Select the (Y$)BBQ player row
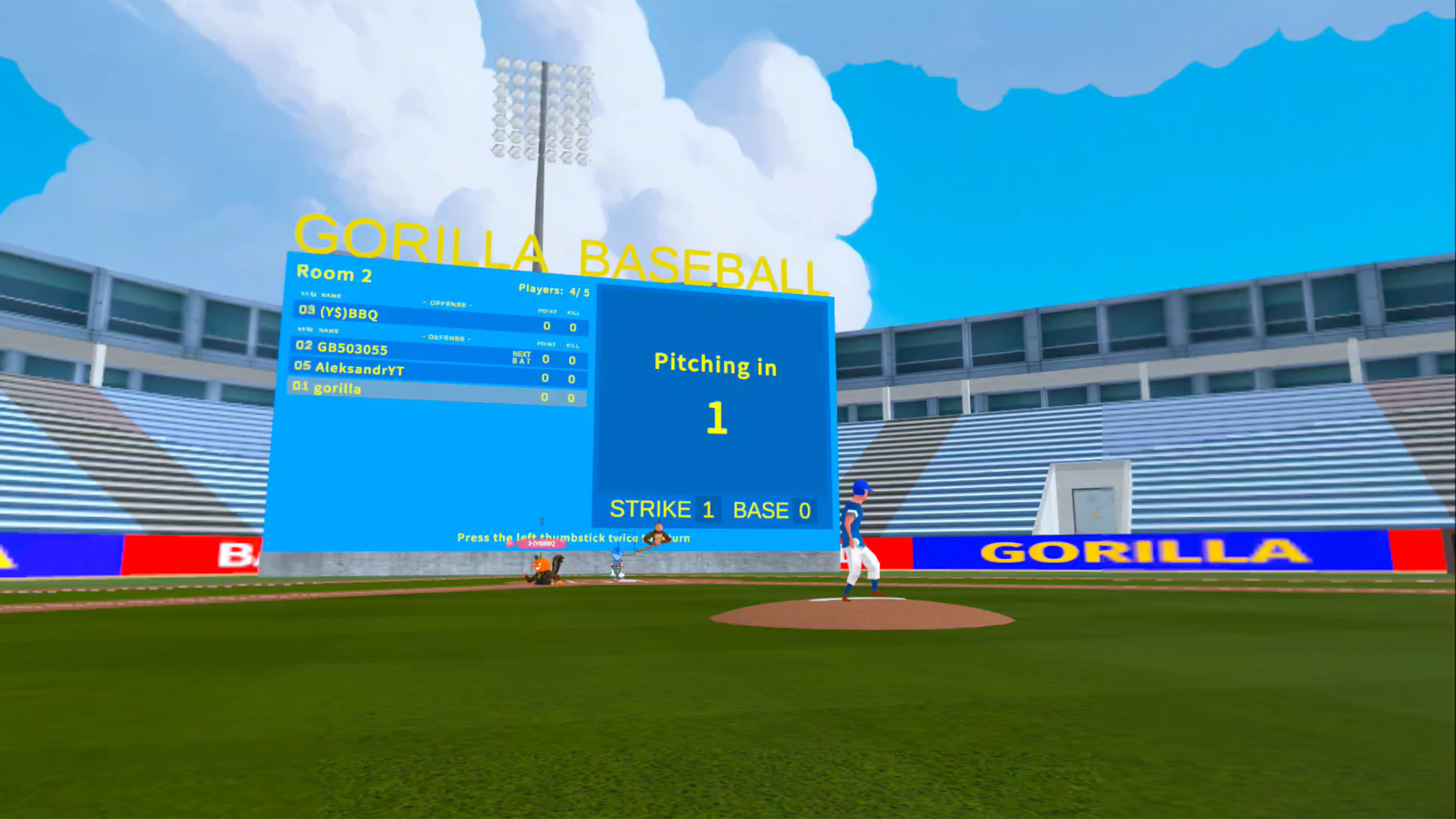Viewport: 1456px width, 819px height. (x=438, y=318)
